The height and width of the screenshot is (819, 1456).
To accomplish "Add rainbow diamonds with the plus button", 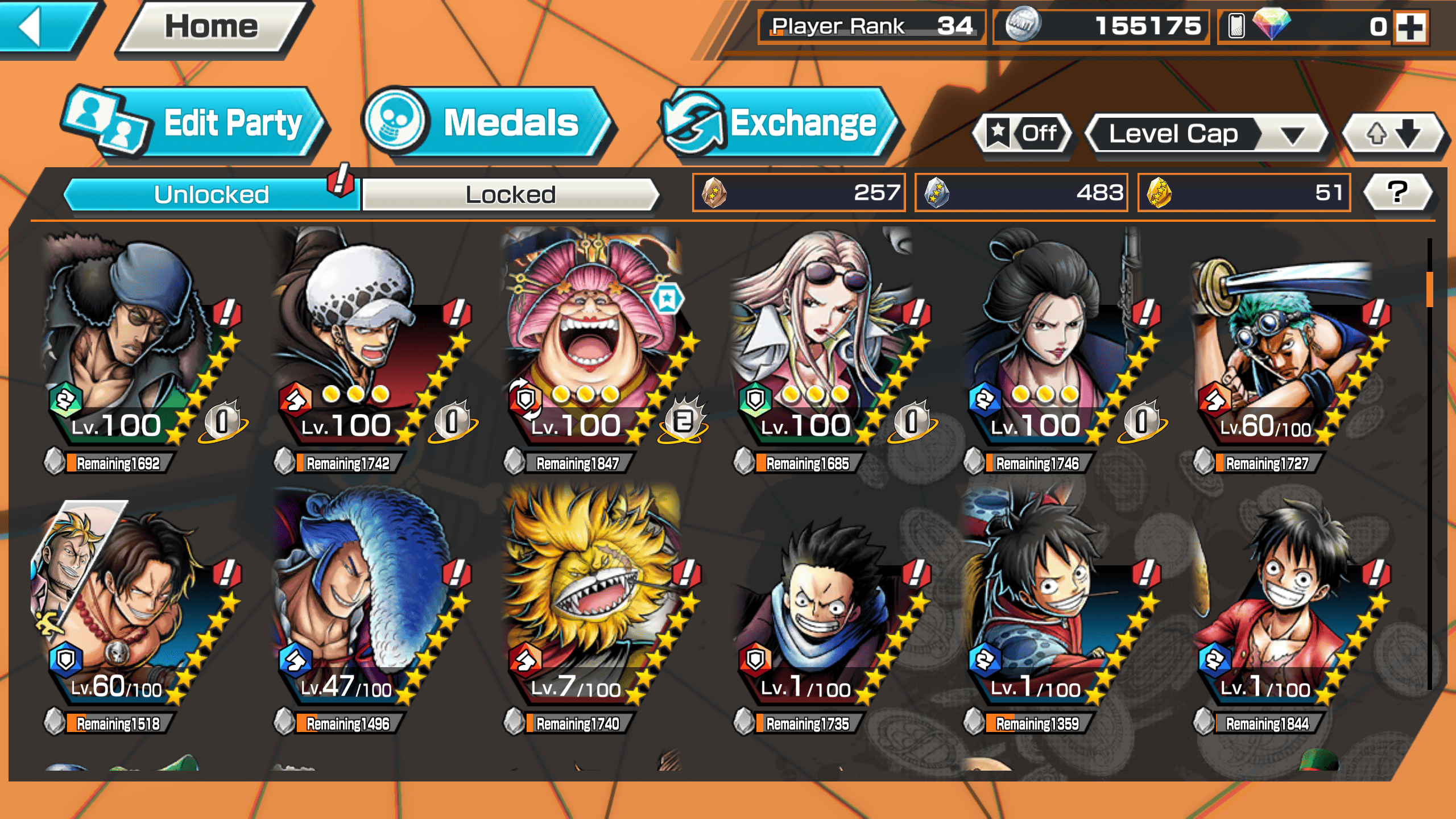I will [x=1412, y=27].
